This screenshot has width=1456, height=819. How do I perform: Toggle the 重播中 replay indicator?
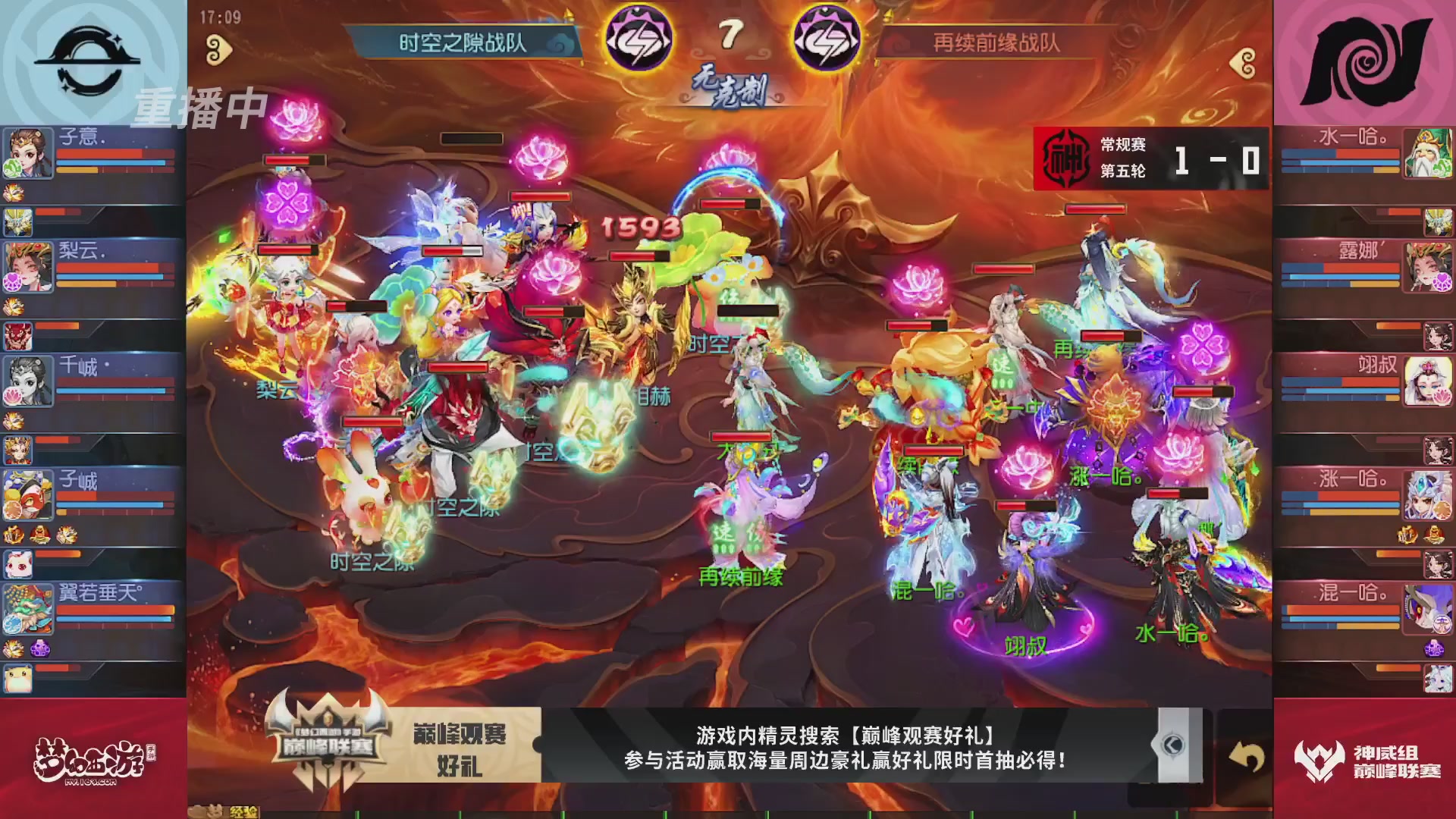(x=201, y=106)
